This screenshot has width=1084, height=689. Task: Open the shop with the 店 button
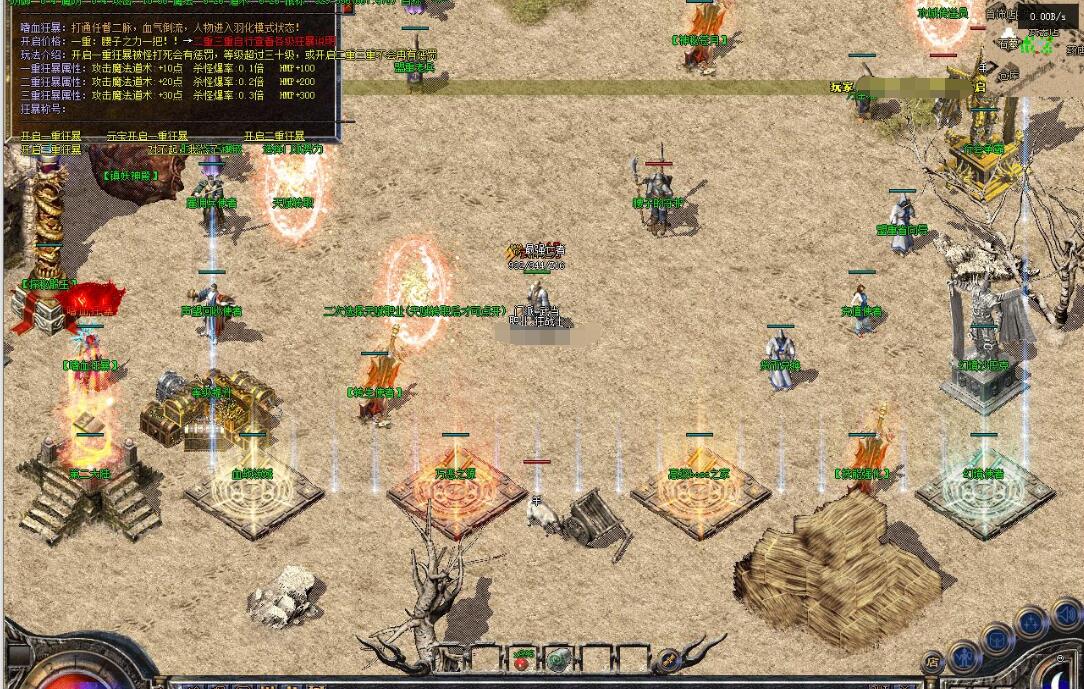[x=932, y=662]
